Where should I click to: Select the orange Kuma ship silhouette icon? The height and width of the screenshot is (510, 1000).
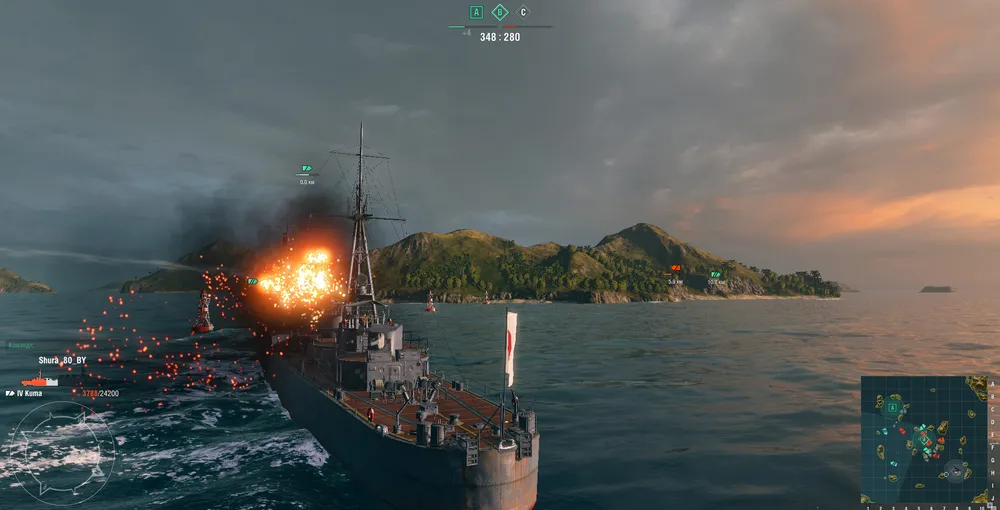point(39,380)
